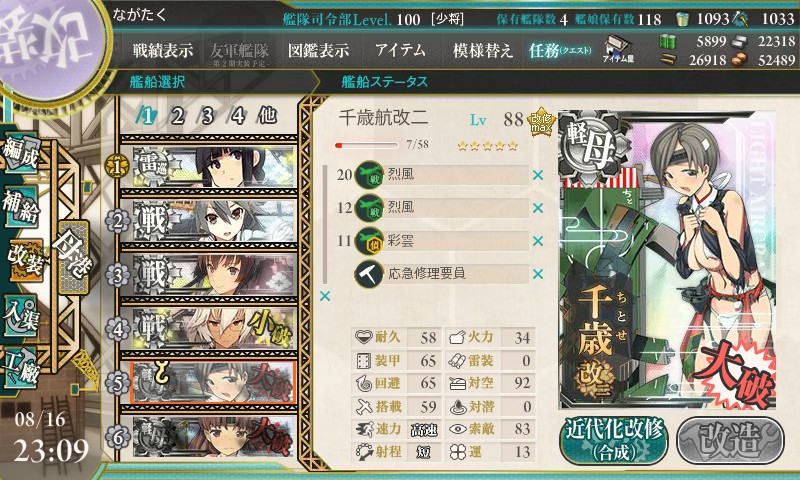Viewport: 800px width, 480px height.
Task: Switch to fleet tab 3
Action: click(x=207, y=115)
